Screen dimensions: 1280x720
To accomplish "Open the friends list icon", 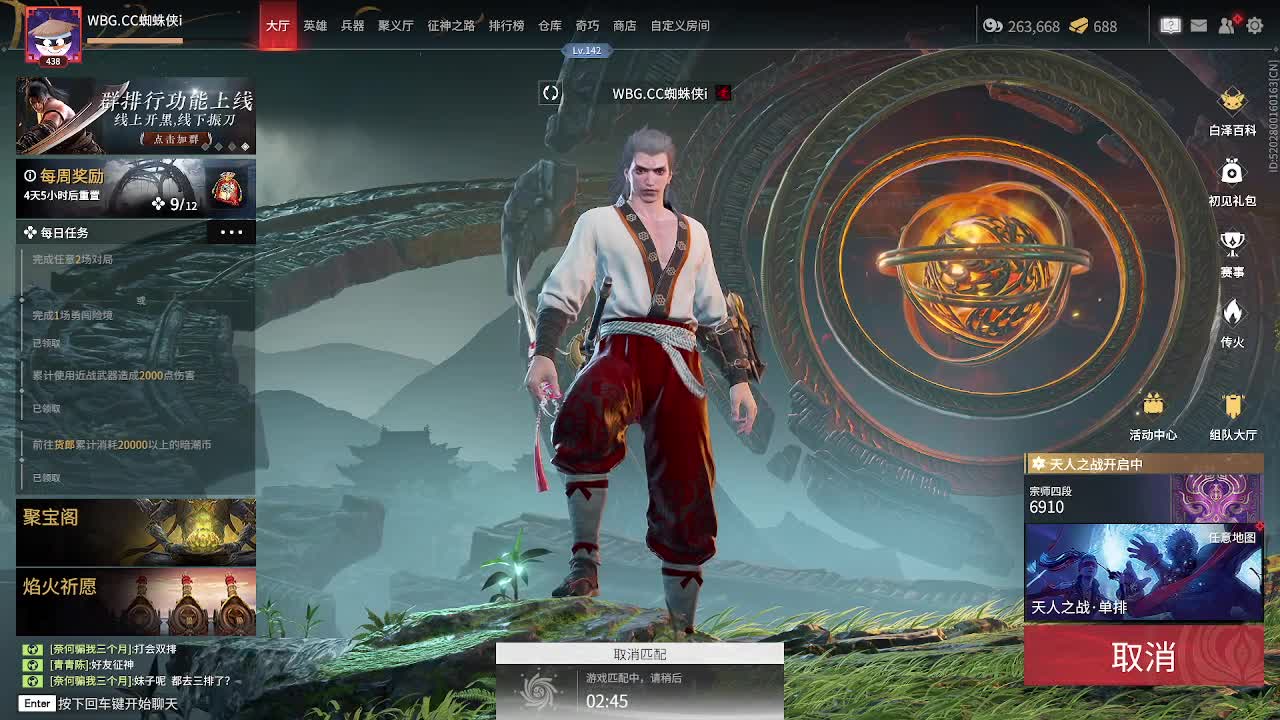I will [x=1227, y=26].
